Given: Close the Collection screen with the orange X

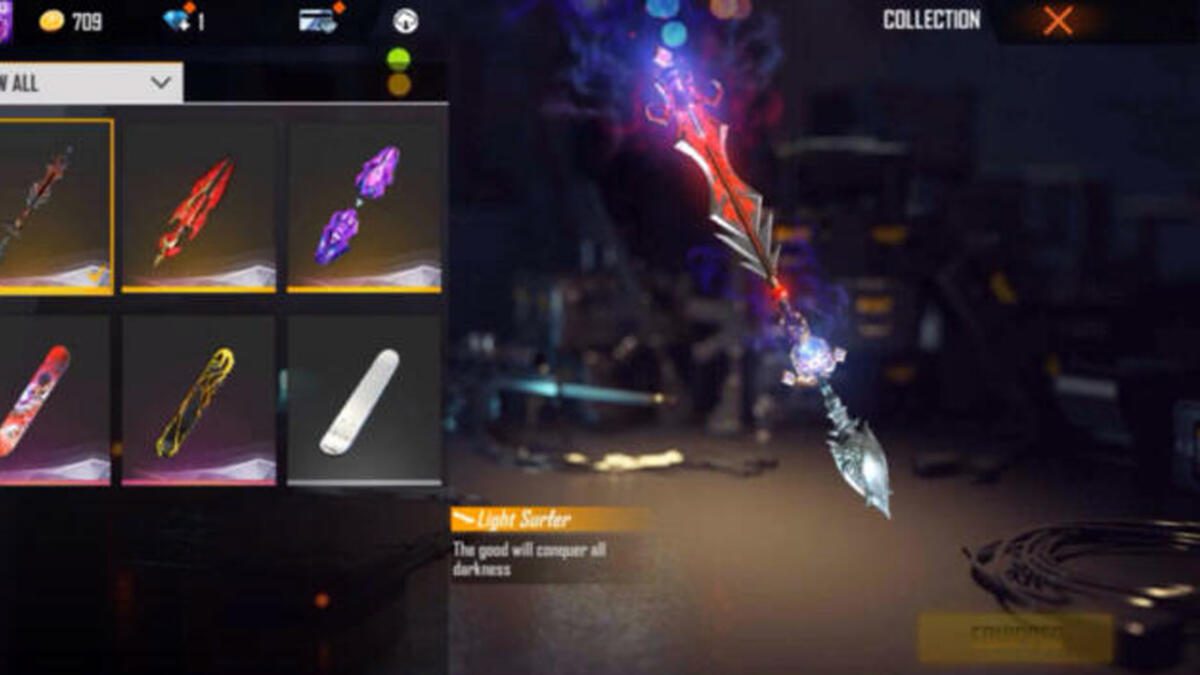Looking at the screenshot, I should (1057, 21).
